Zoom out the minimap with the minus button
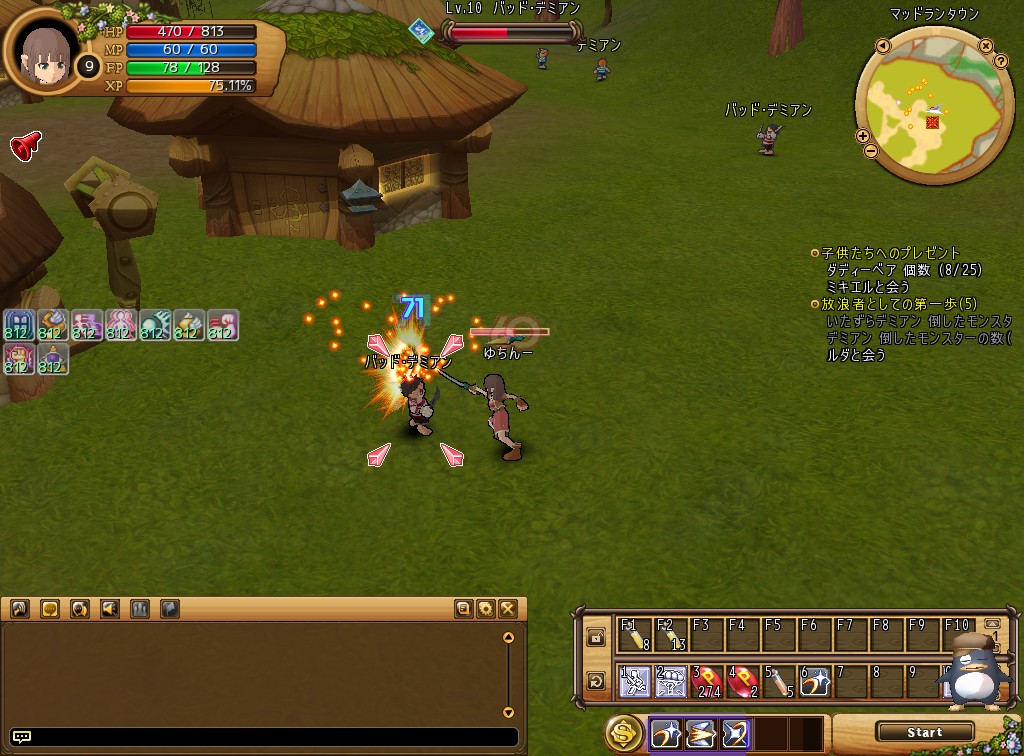 870,151
